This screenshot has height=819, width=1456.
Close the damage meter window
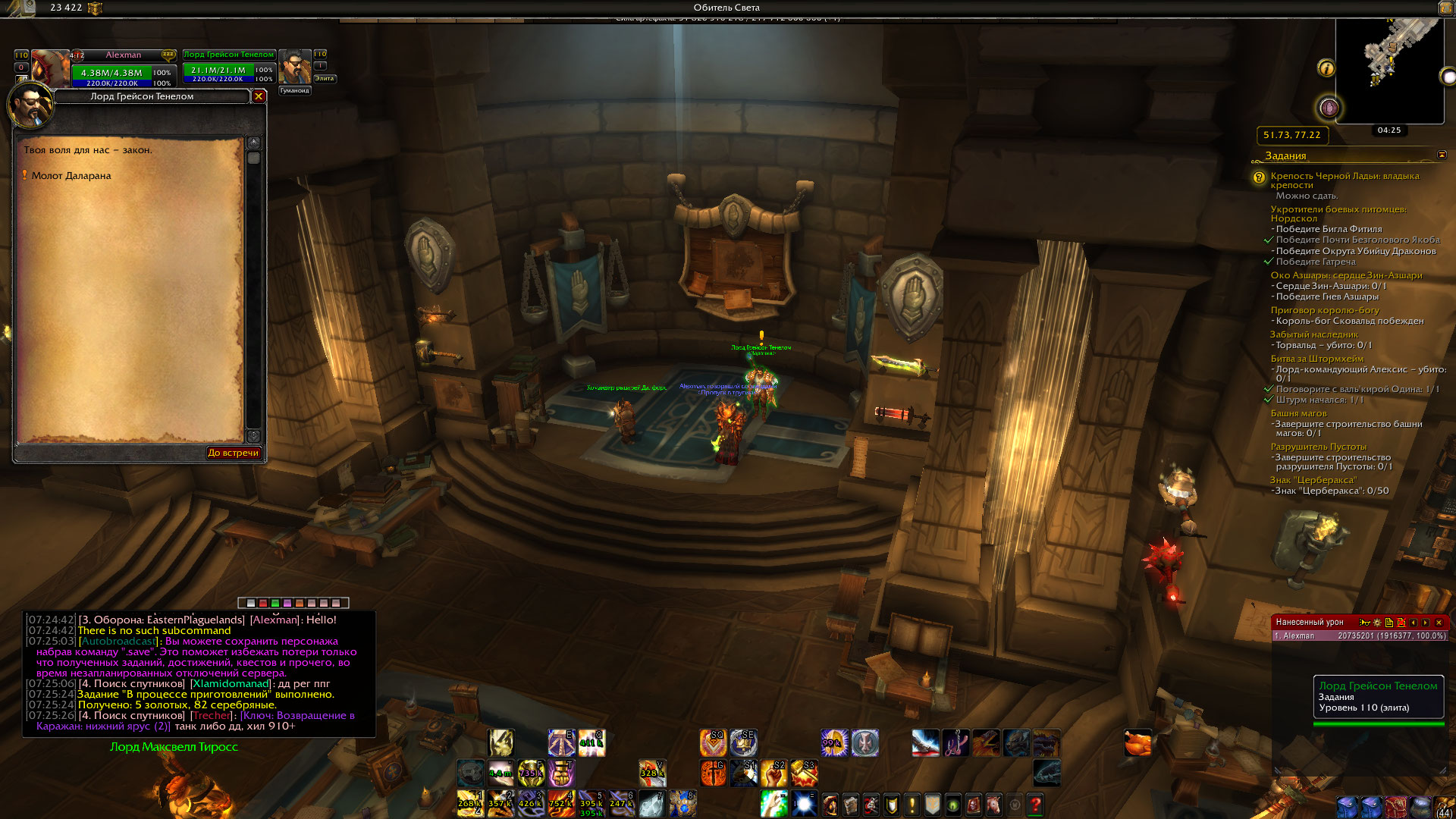tap(1439, 623)
